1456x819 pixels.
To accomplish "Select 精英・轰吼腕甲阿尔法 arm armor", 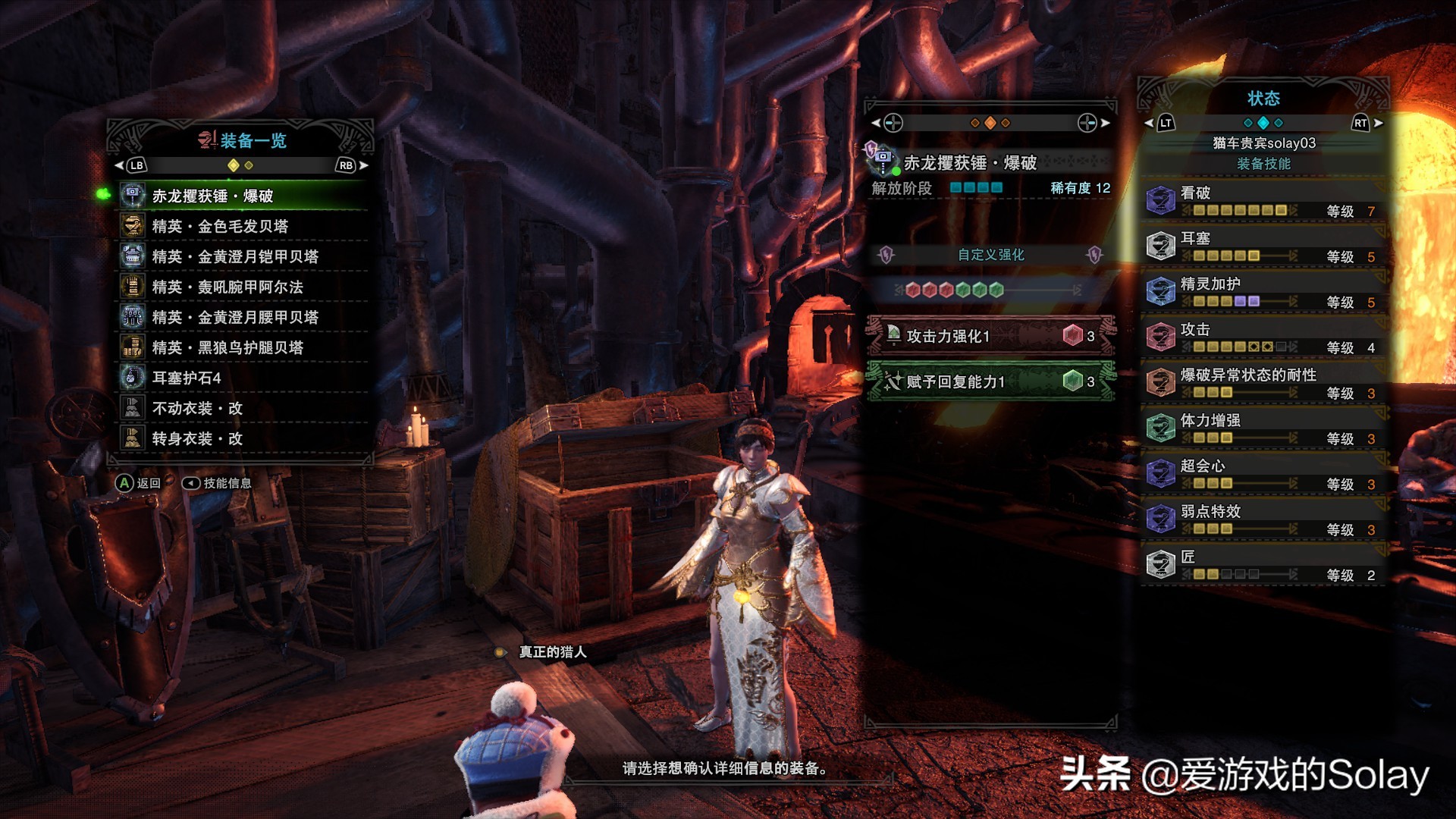I will click(x=243, y=287).
